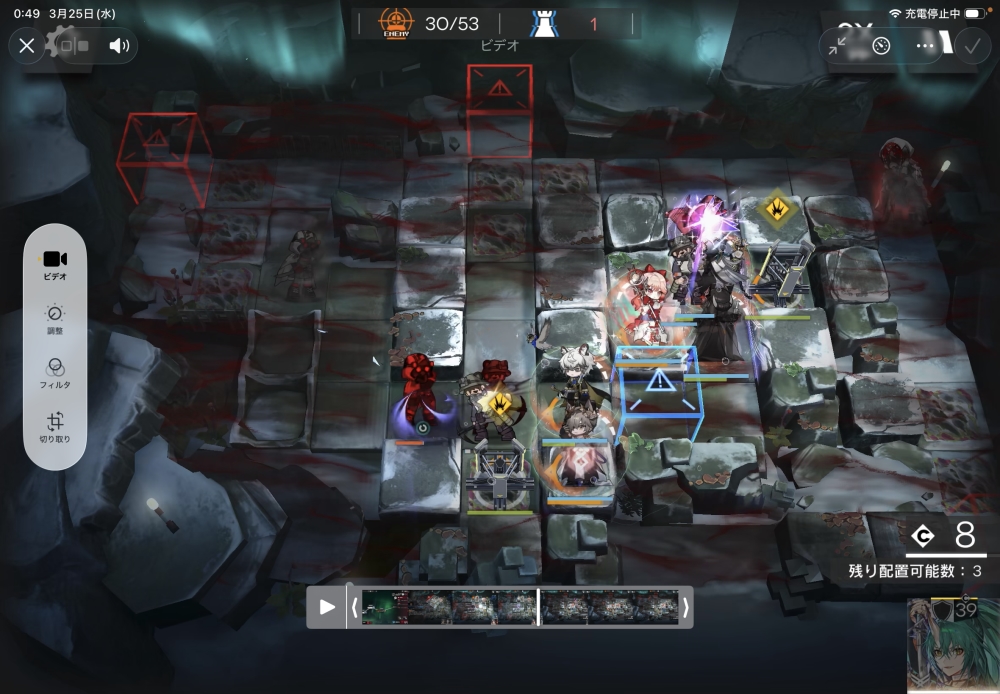The height and width of the screenshot is (694, 1000).
Task: Open the three-dot more options menu
Action: 925,46
